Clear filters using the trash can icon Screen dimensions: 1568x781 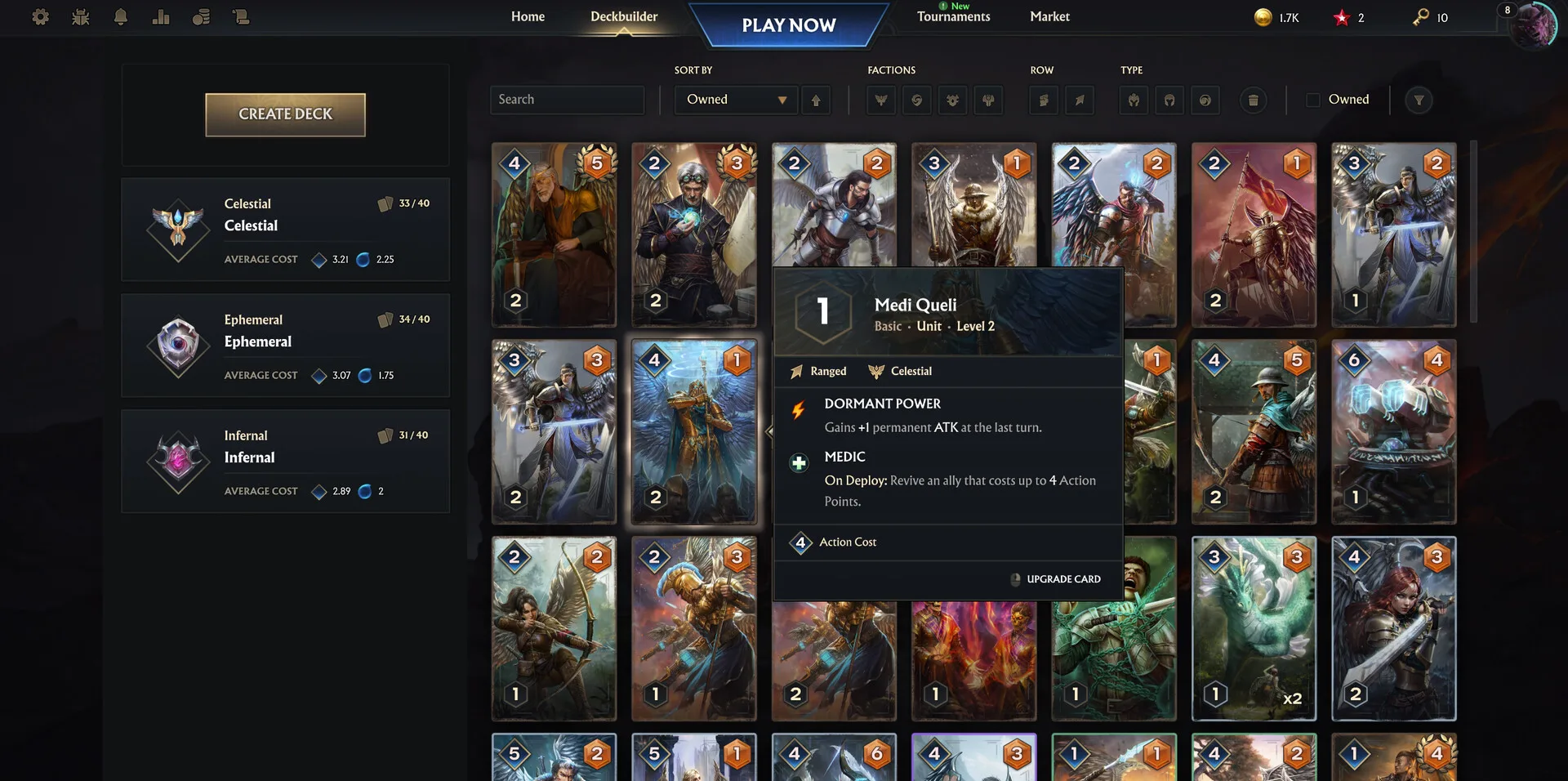tap(1254, 100)
